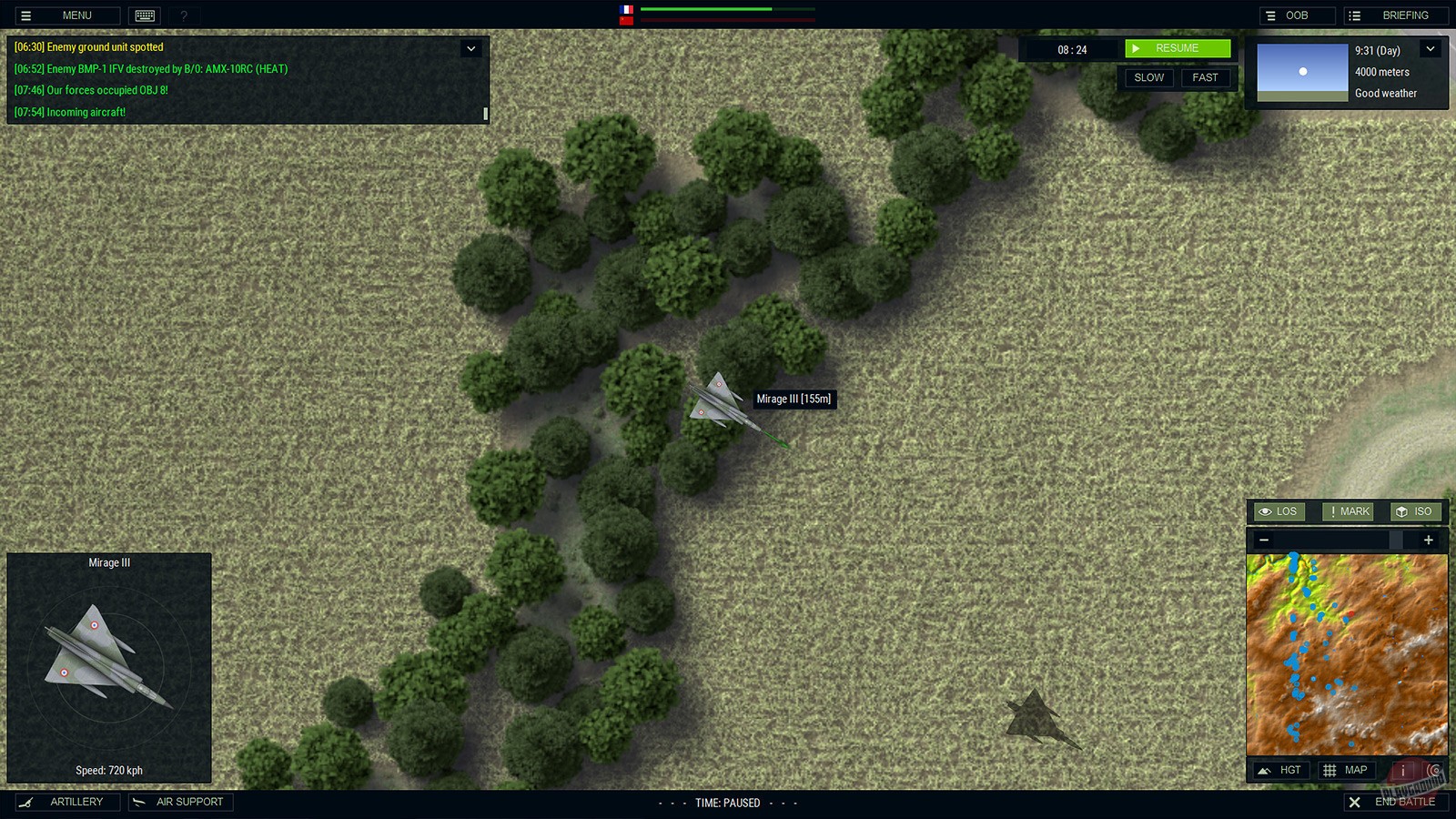The width and height of the screenshot is (1456, 819).
Task: Open the game Menu via hamburger icon
Action: pyautogui.click(x=27, y=15)
